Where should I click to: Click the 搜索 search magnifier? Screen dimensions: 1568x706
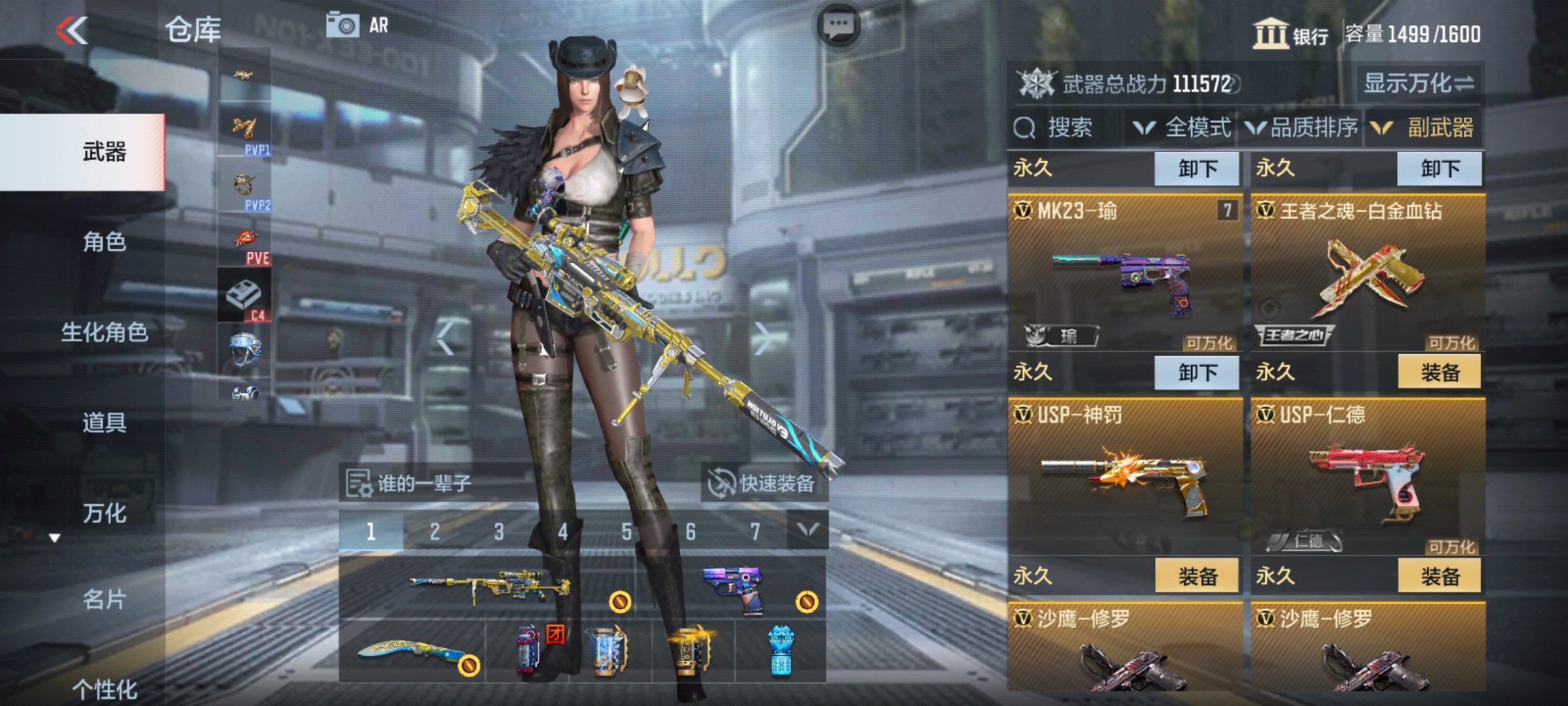[1022, 128]
